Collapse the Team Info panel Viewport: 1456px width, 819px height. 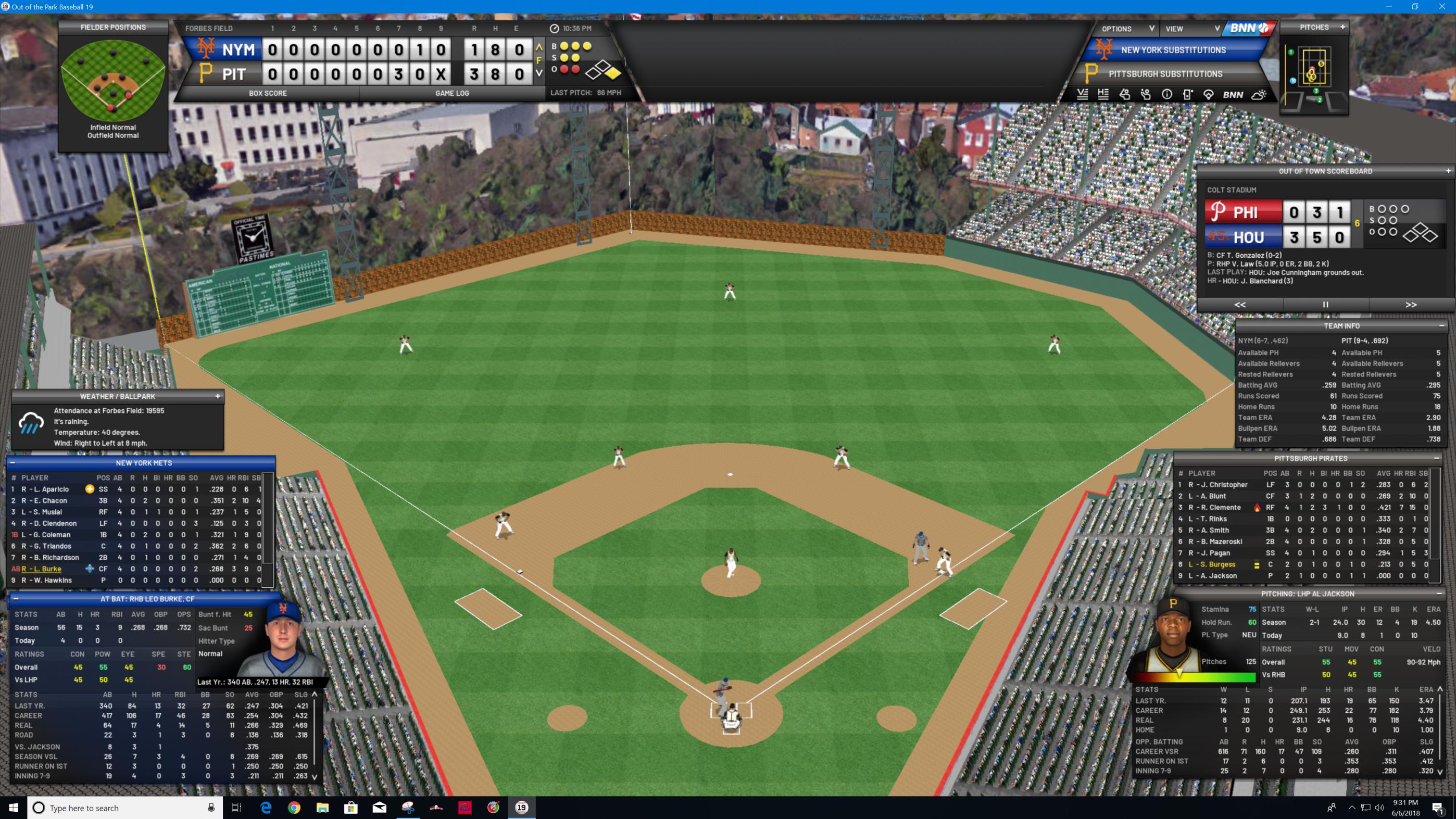click(x=1441, y=325)
